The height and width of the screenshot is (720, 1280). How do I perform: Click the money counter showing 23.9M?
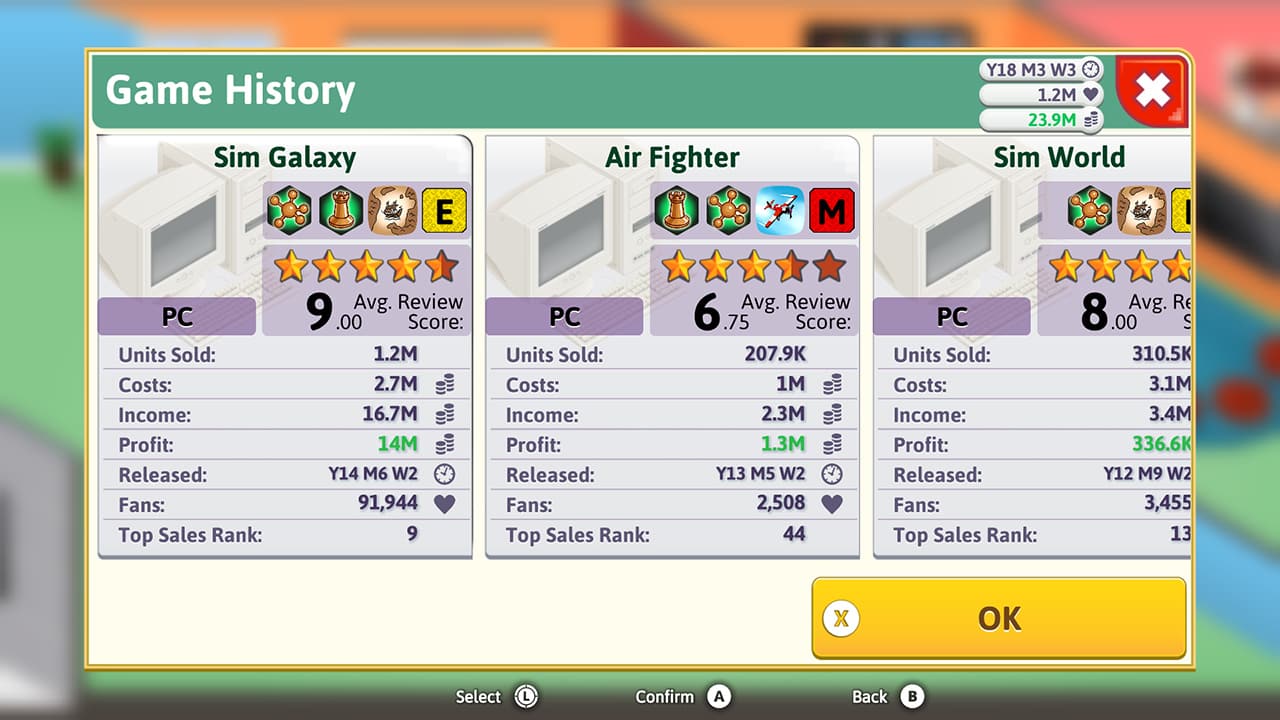(x=1039, y=119)
